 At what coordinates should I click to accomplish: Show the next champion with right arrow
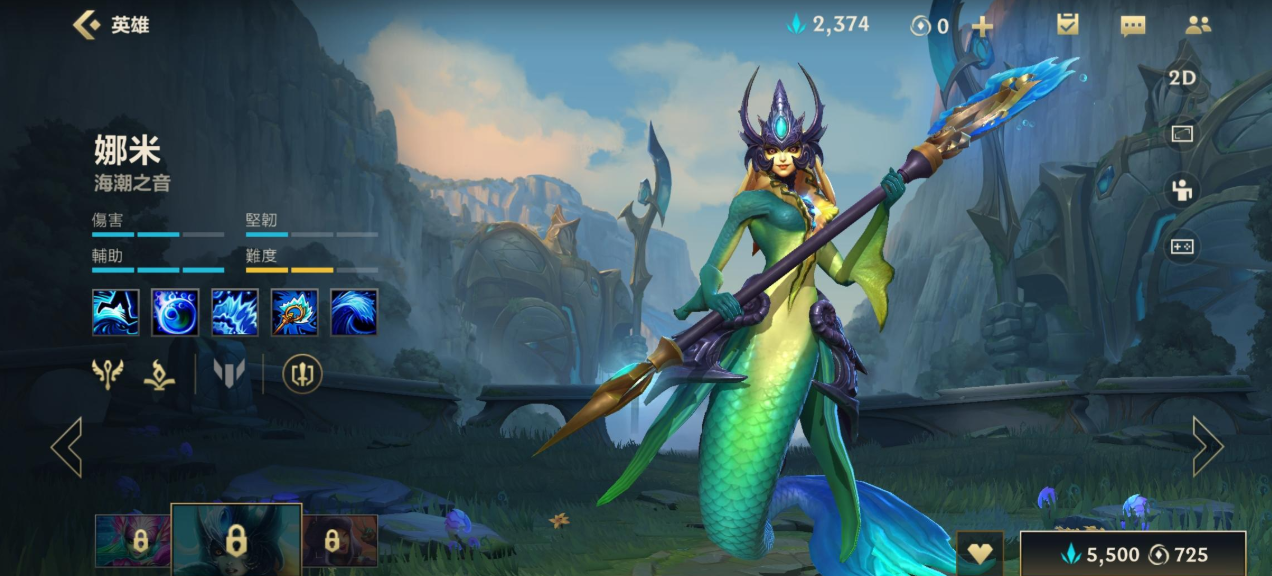click(x=1207, y=446)
